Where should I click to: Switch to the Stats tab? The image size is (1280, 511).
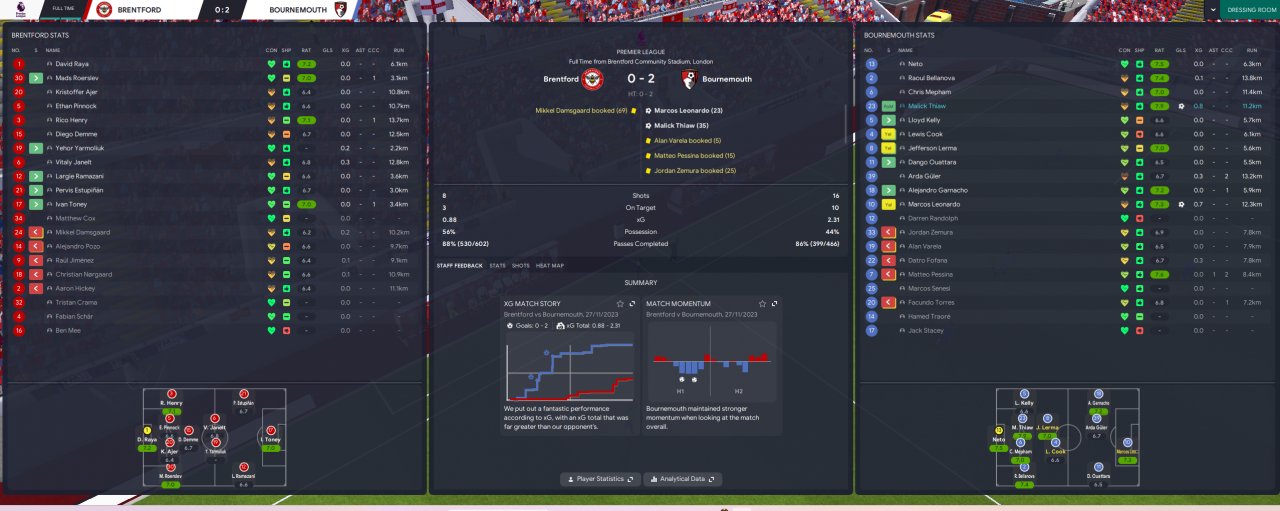click(497, 266)
